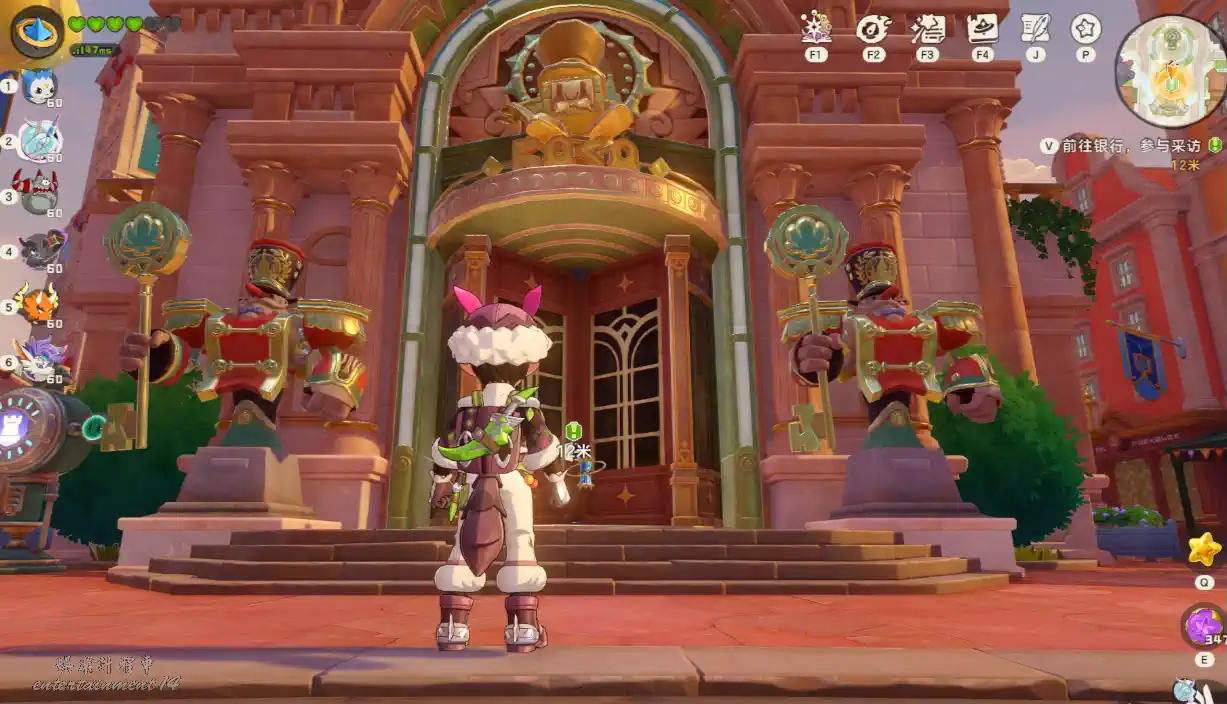Use the purple orb item showing 347

tap(1203, 627)
